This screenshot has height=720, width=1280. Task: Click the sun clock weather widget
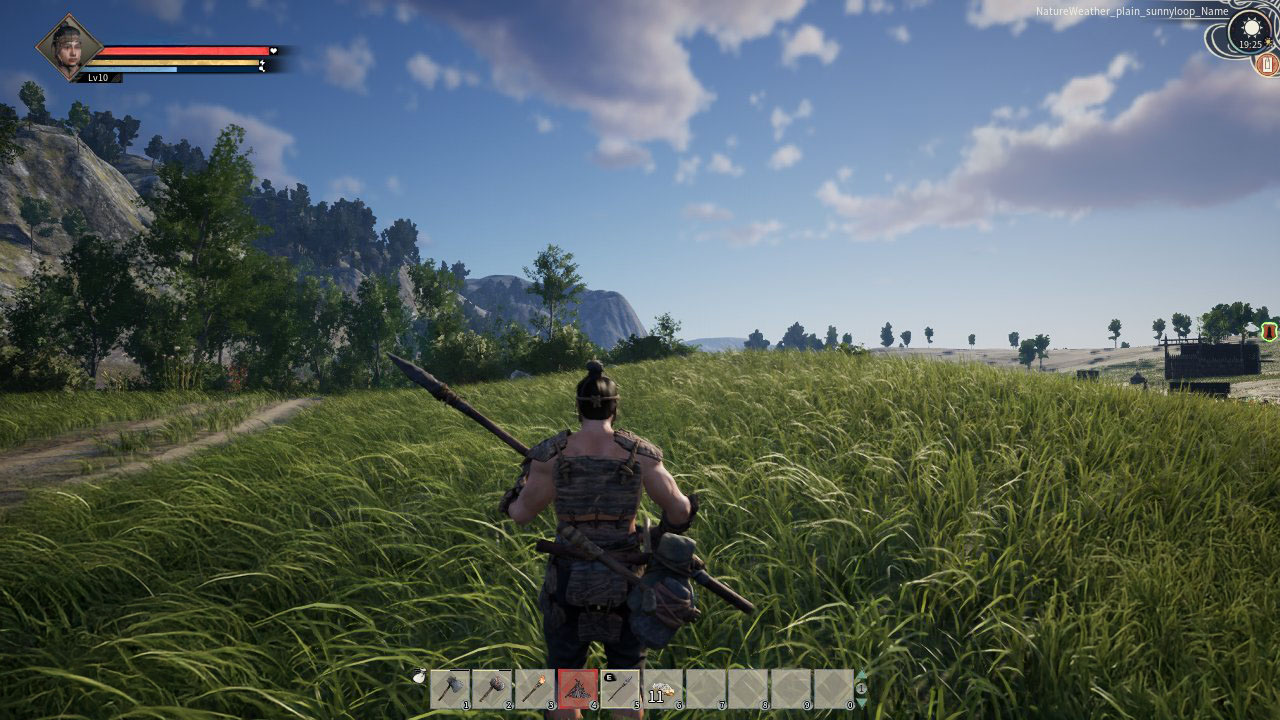pos(1250,30)
